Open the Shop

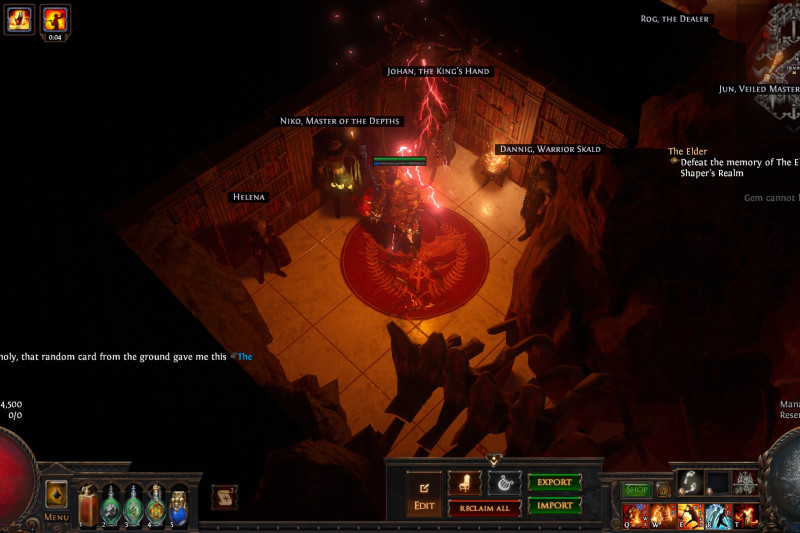click(637, 490)
